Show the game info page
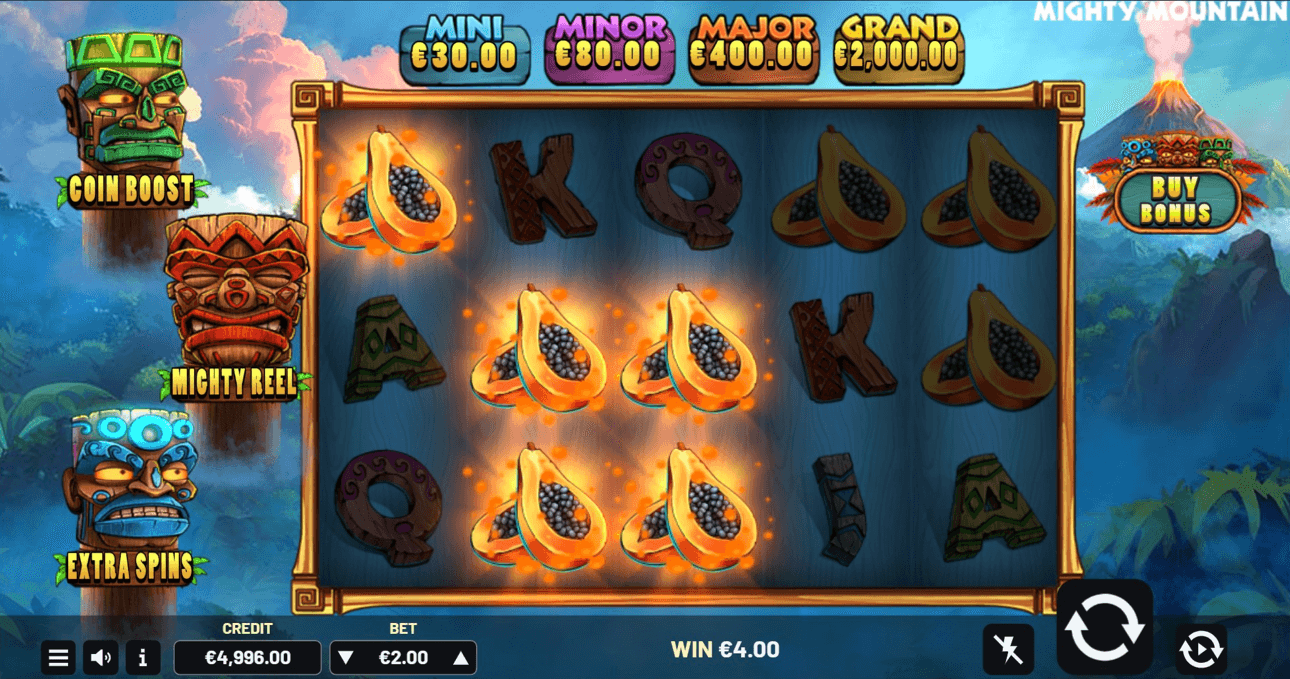 click(143, 658)
